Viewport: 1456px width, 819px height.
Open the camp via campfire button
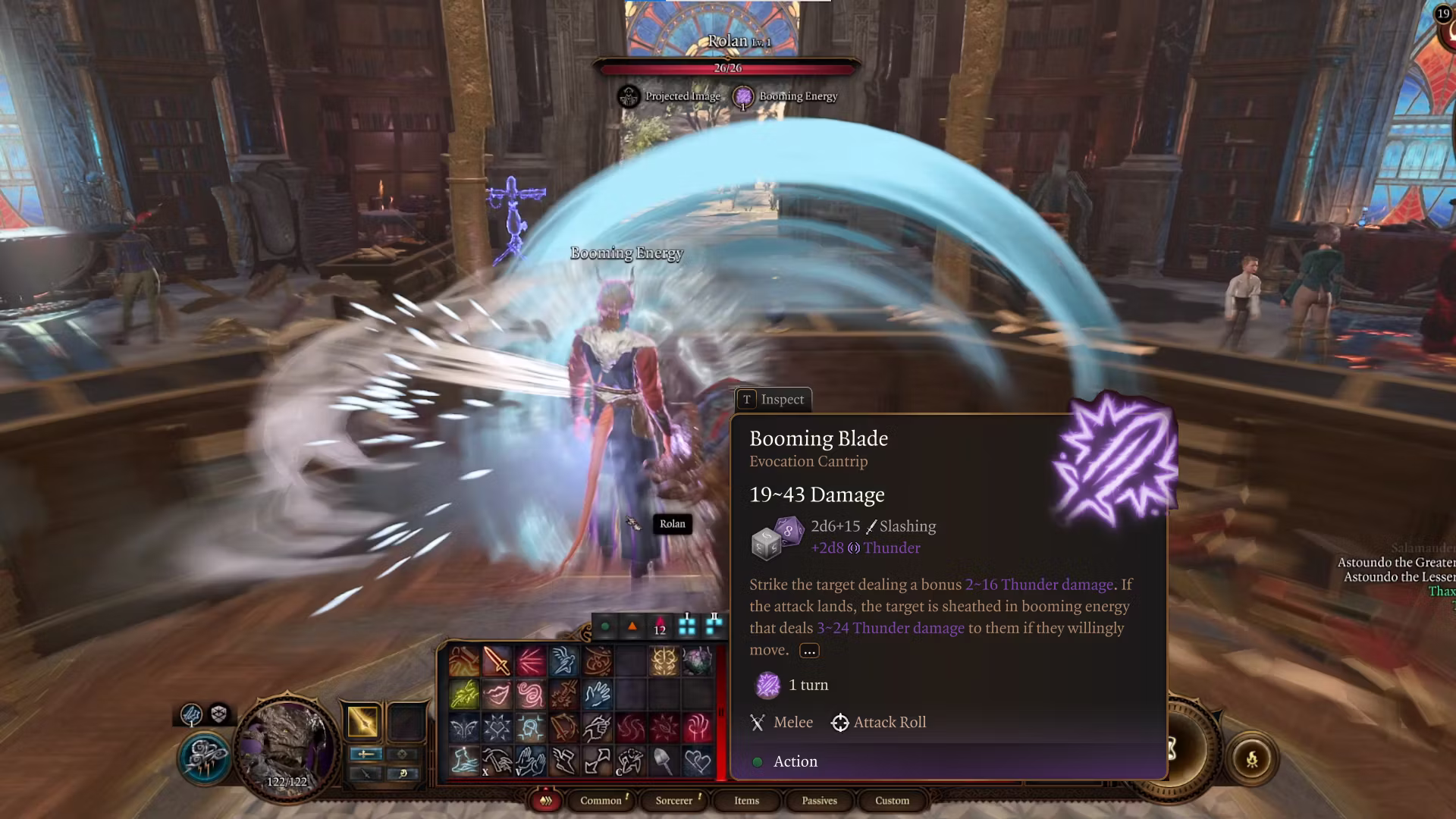pos(1251,758)
